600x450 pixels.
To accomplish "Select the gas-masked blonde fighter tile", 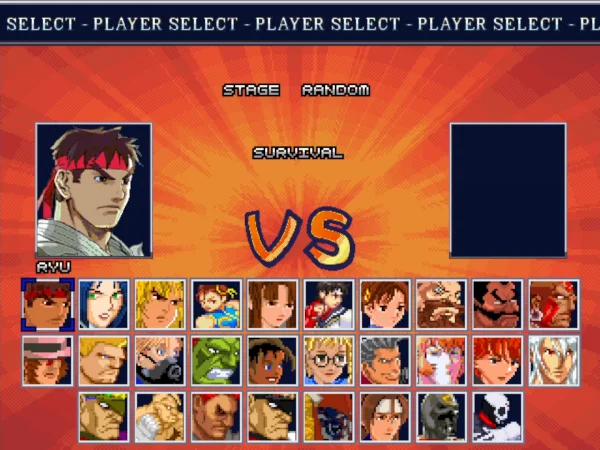I will [160, 361].
